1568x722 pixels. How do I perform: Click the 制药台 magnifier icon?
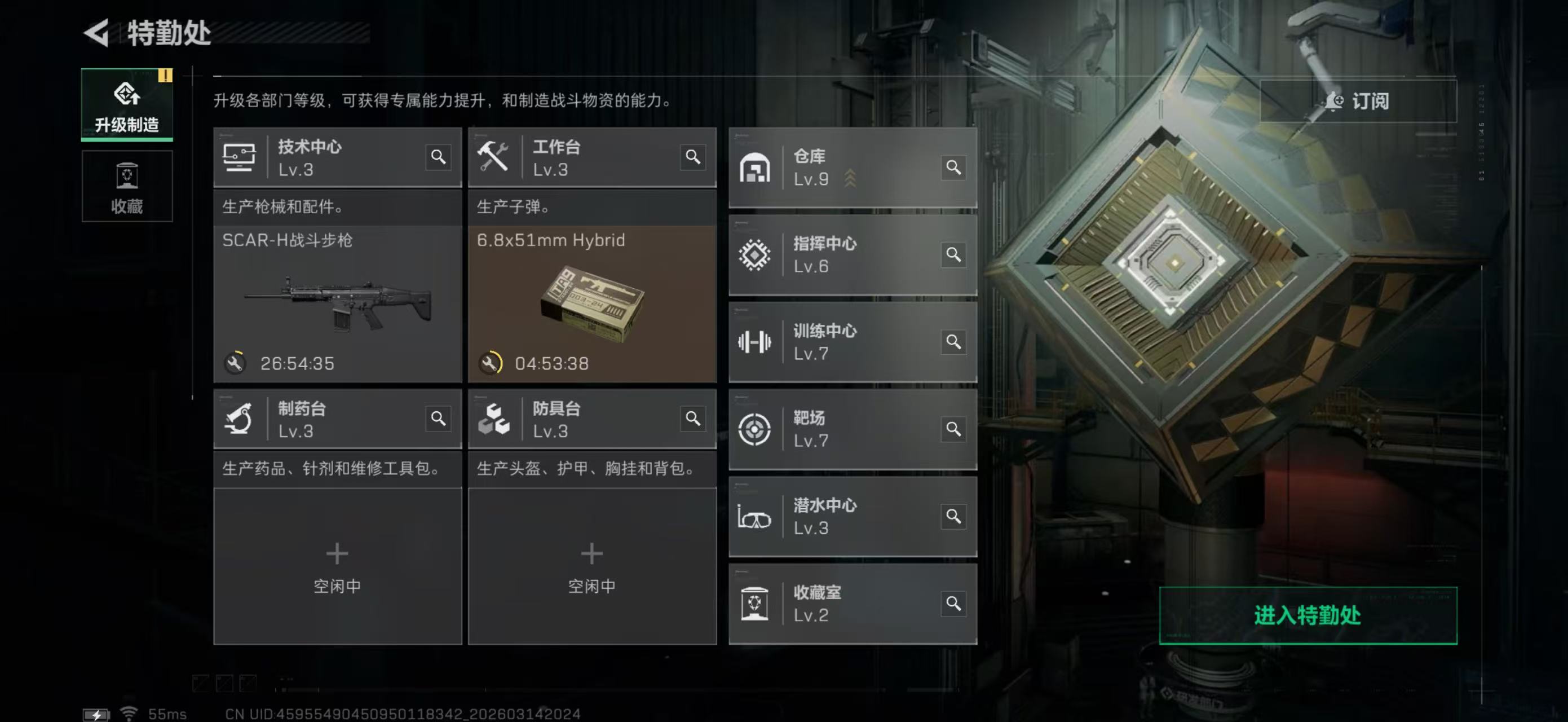(438, 419)
